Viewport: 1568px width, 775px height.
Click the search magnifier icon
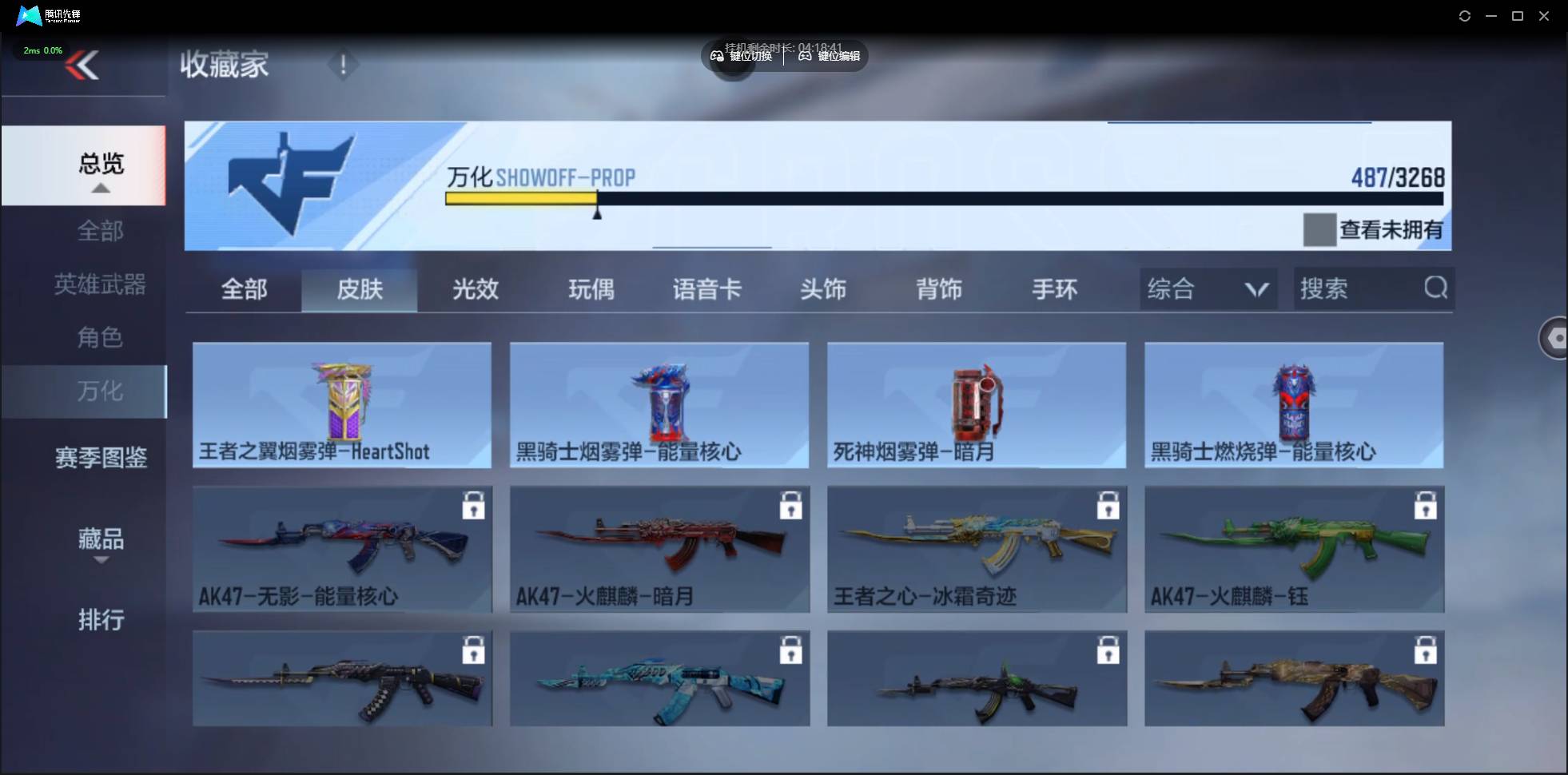[1435, 288]
